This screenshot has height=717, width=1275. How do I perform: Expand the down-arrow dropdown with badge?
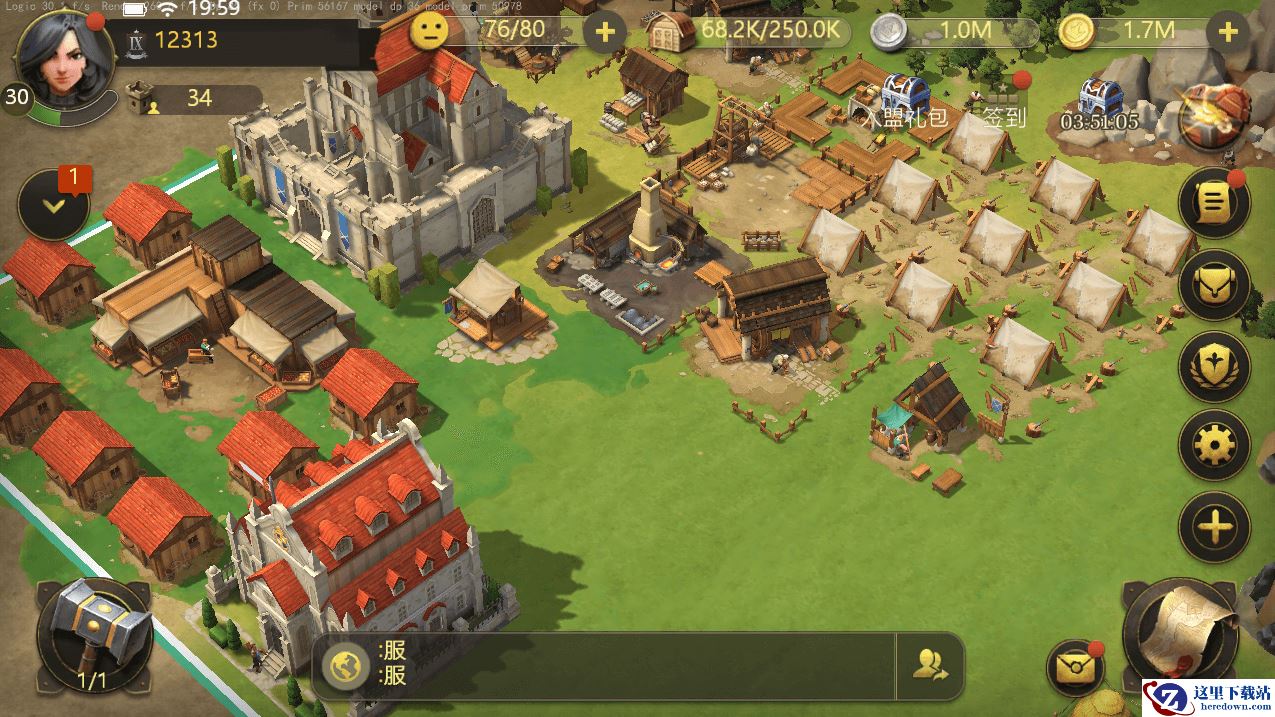[x=54, y=205]
